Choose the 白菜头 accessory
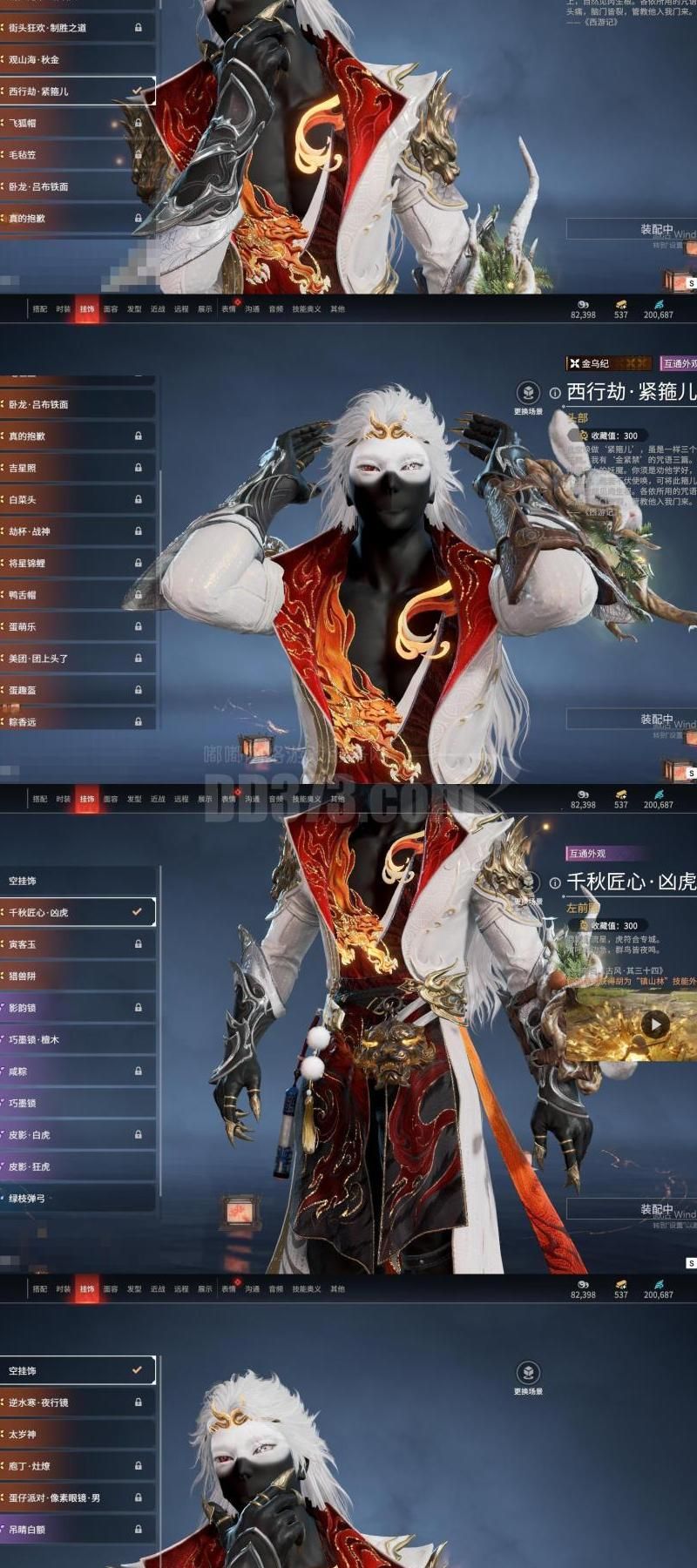Viewport: 697px width, 1568px height. (x=77, y=499)
